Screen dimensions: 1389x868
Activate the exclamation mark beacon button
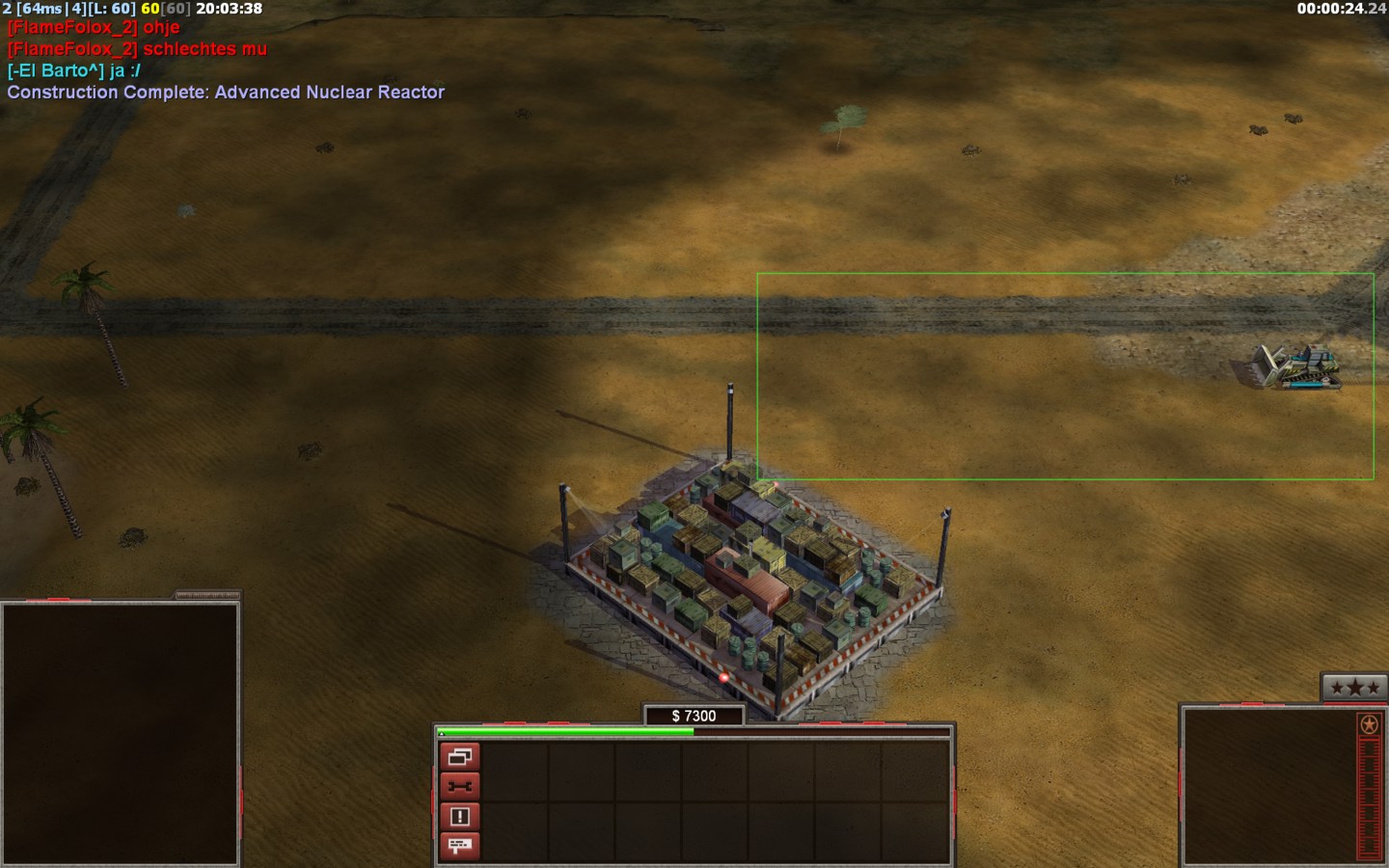point(459,817)
